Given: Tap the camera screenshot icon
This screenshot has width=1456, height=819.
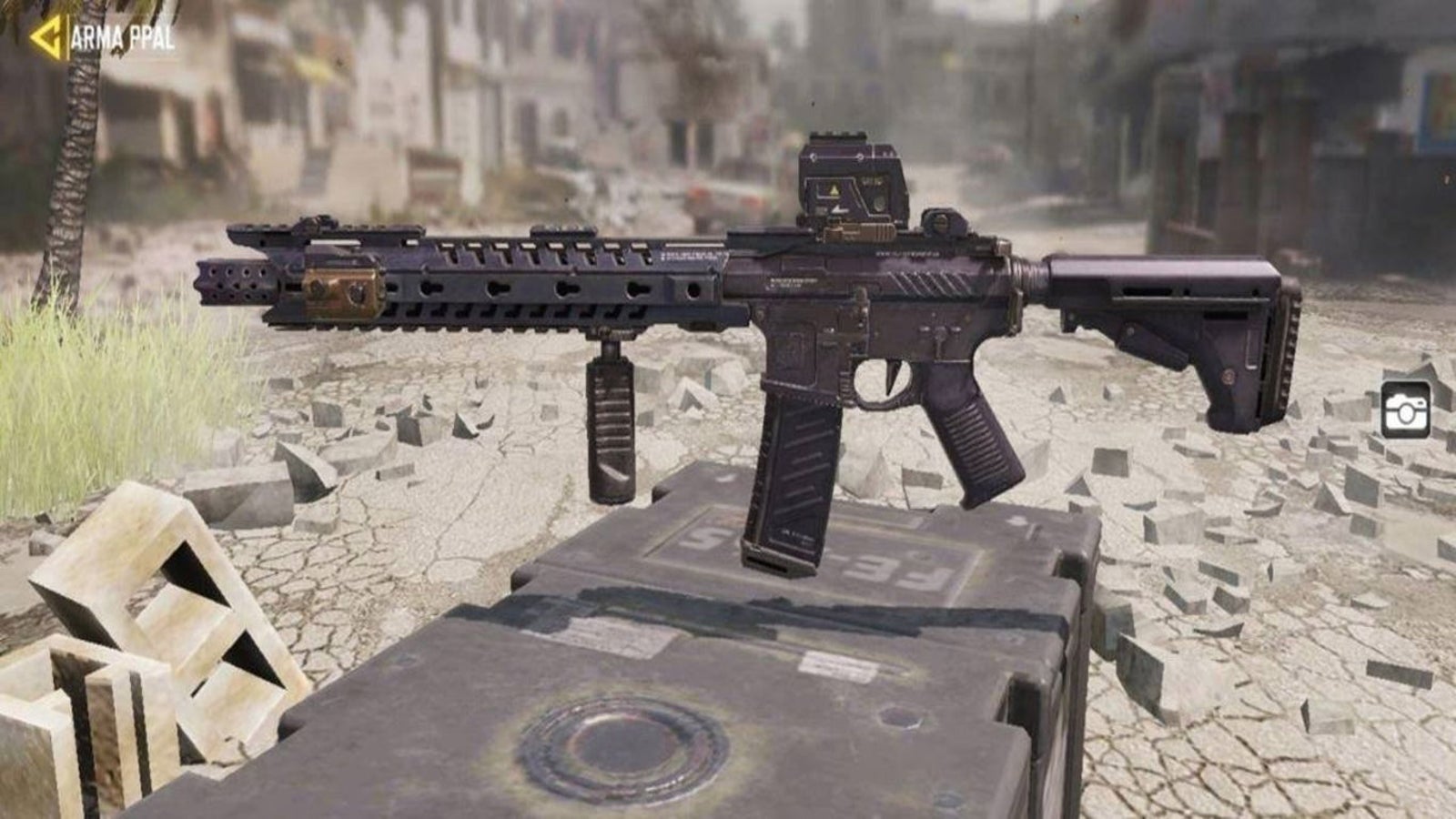Looking at the screenshot, I should (1405, 410).
